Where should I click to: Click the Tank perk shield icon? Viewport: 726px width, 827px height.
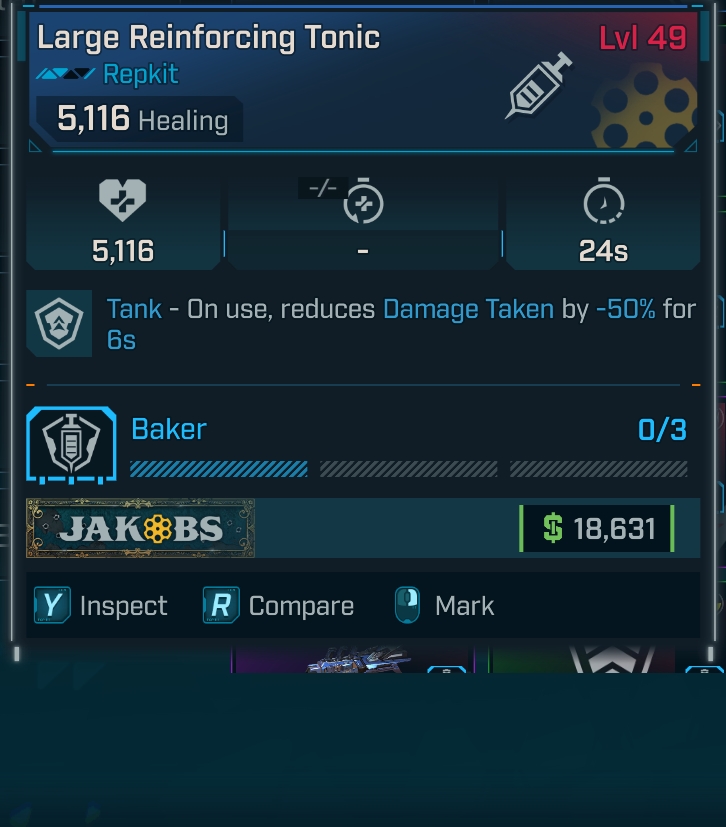(59, 324)
